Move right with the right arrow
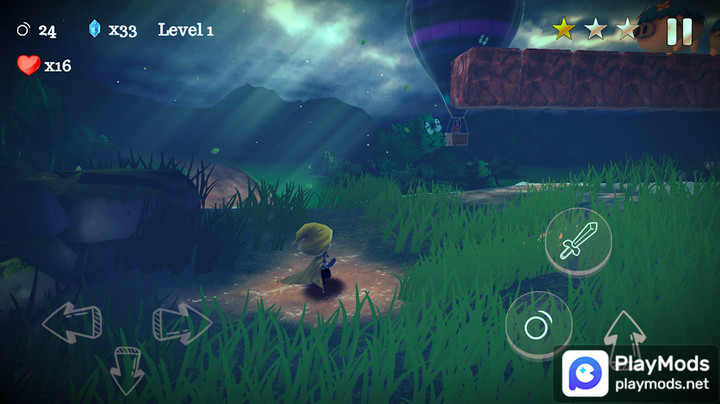720x404 pixels. pyautogui.click(x=181, y=323)
